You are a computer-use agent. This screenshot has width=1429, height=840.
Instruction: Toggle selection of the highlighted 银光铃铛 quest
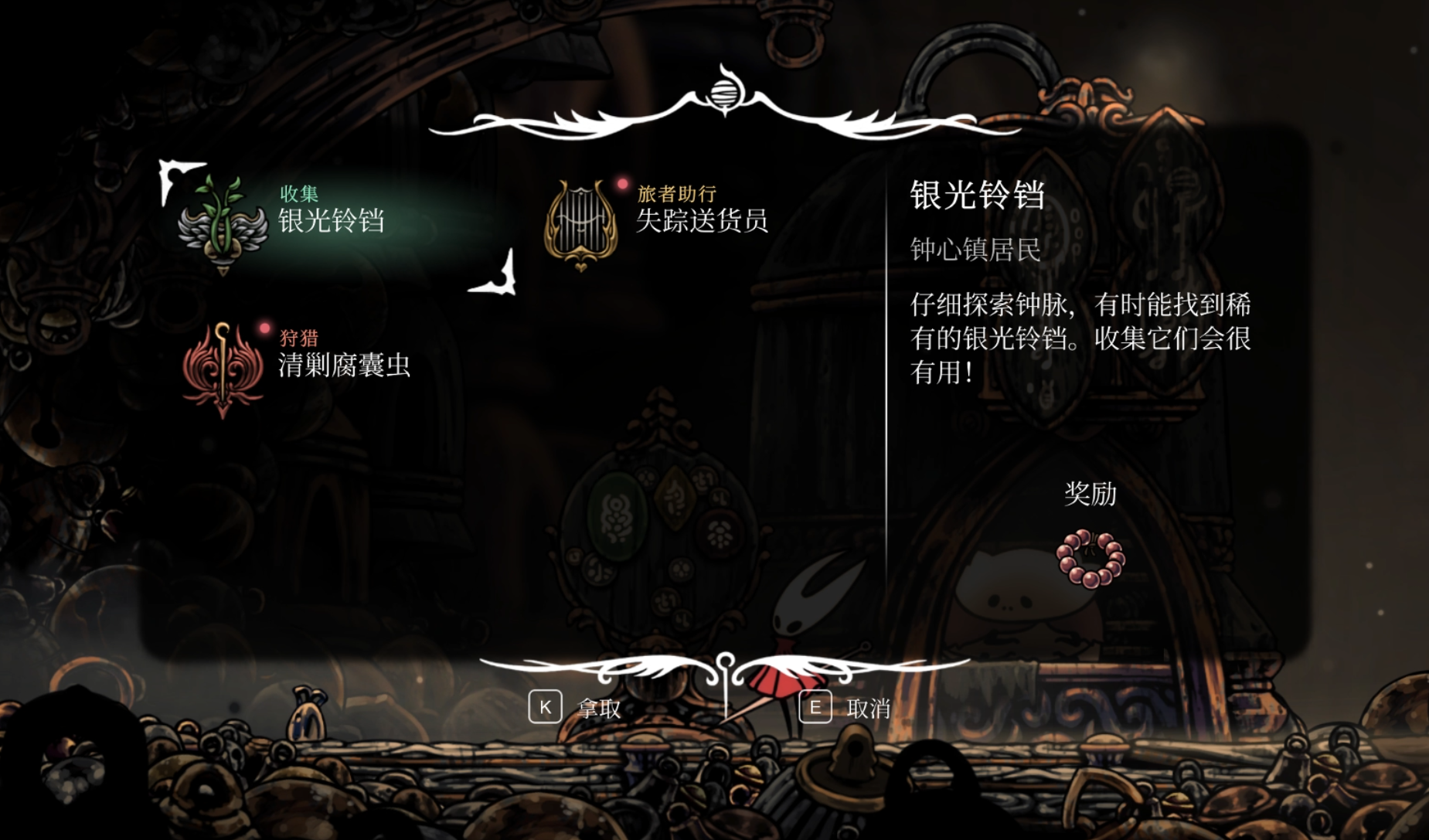[x=331, y=220]
